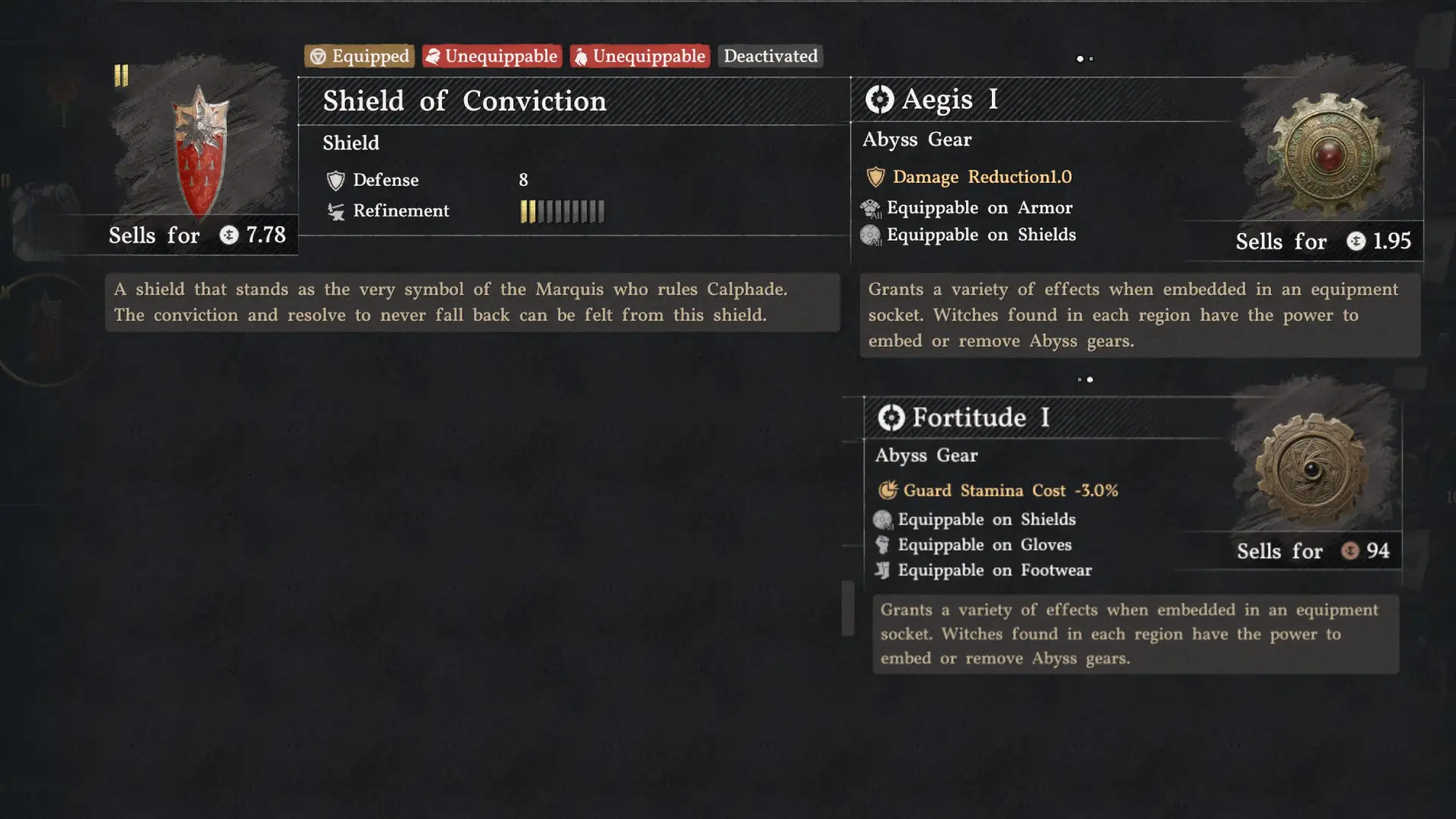The width and height of the screenshot is (1456, 819).
Task: Open the first page dot above Fortitude I
Action: [x=1080, y=379]
